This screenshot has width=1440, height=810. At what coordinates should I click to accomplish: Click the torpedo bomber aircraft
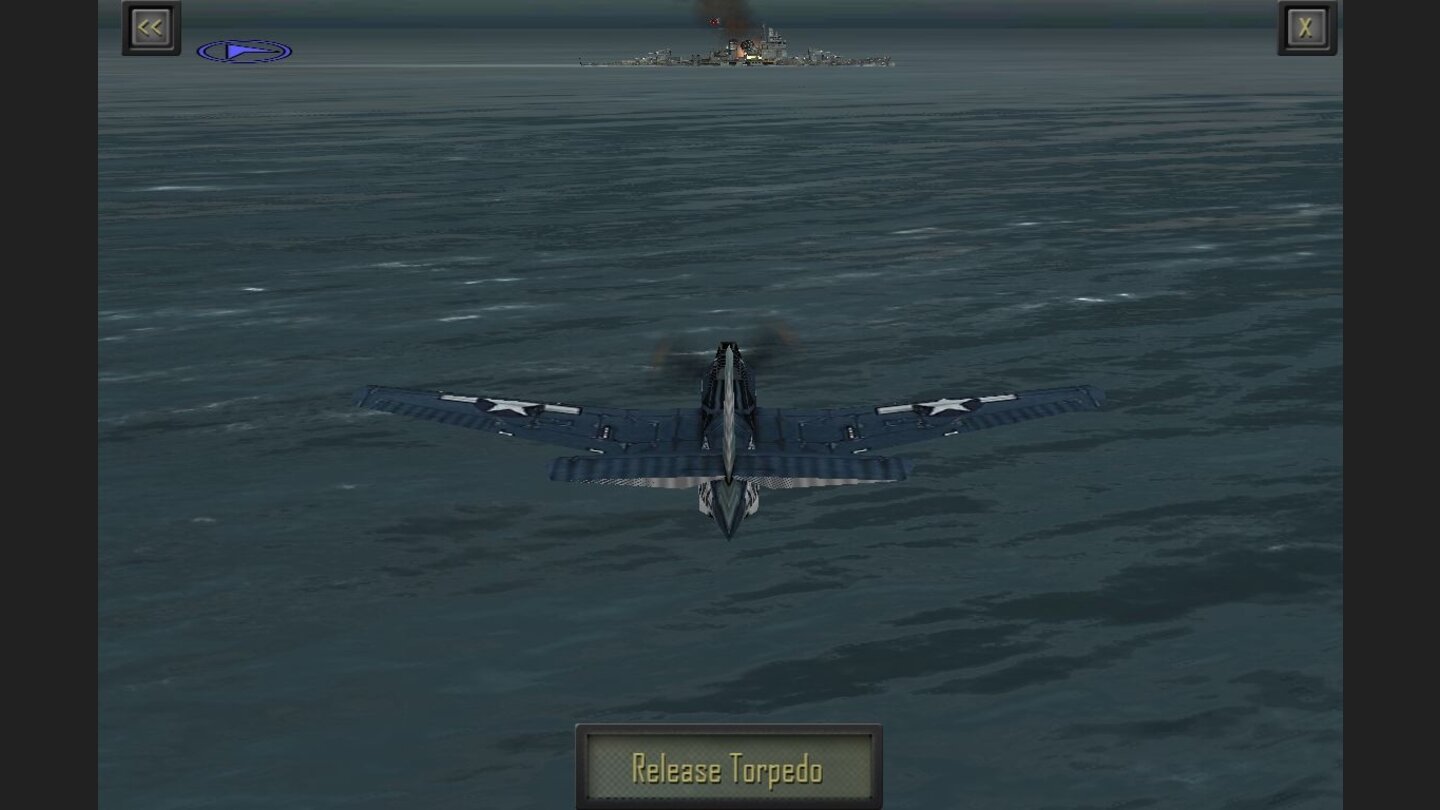(x=730, y=430)
